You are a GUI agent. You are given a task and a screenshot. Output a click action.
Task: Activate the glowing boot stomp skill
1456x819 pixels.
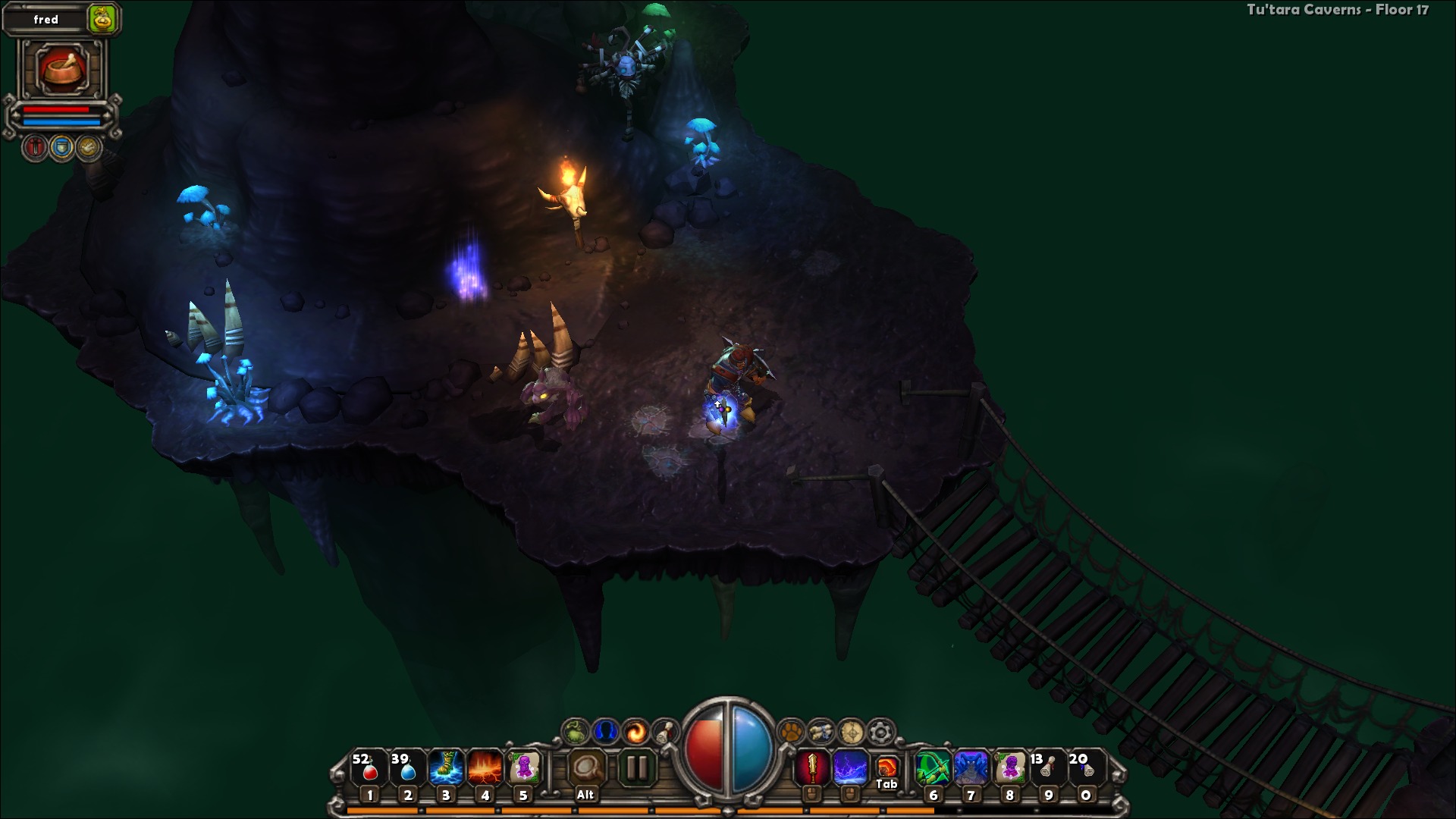tap(446, 768)
